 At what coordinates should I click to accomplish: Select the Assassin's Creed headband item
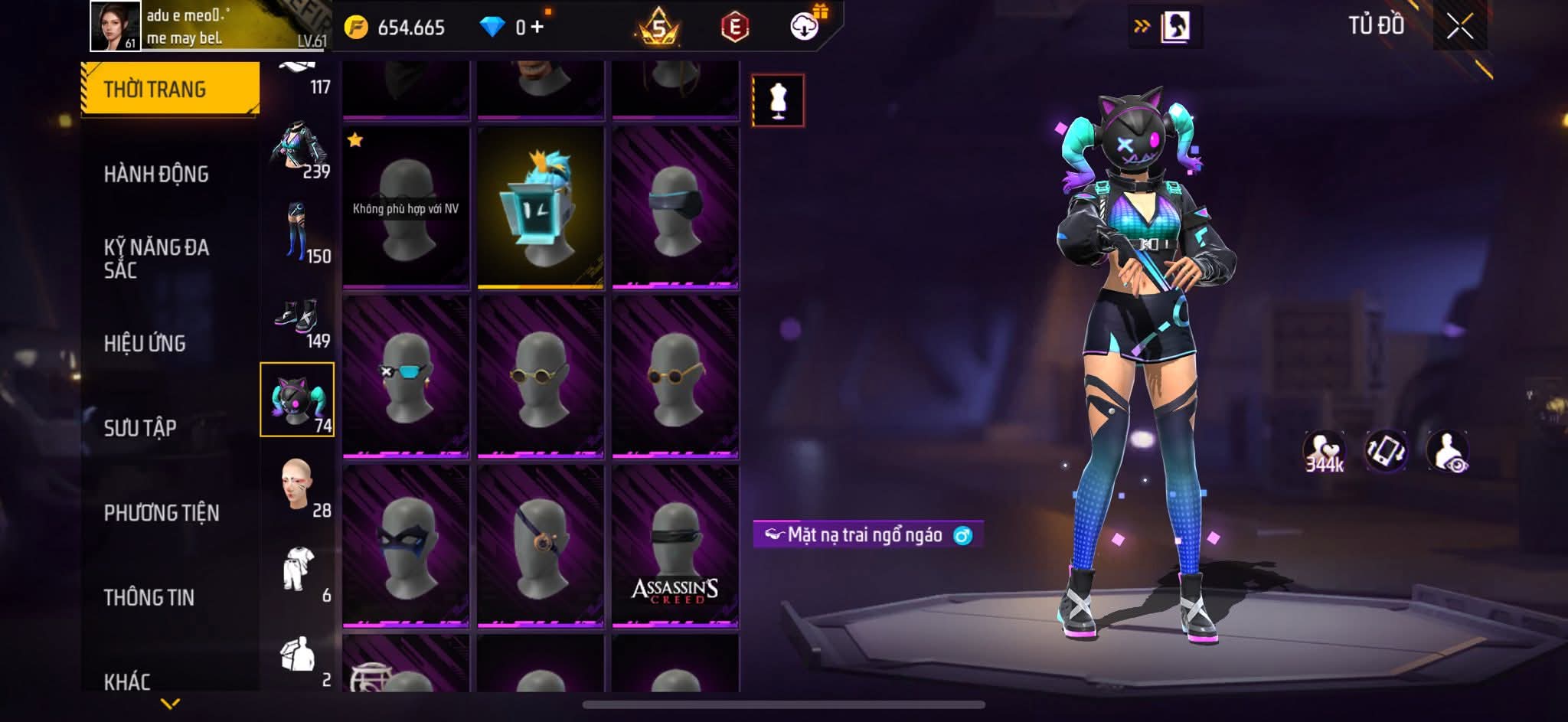pyautogui.click(x=675, y=546)
